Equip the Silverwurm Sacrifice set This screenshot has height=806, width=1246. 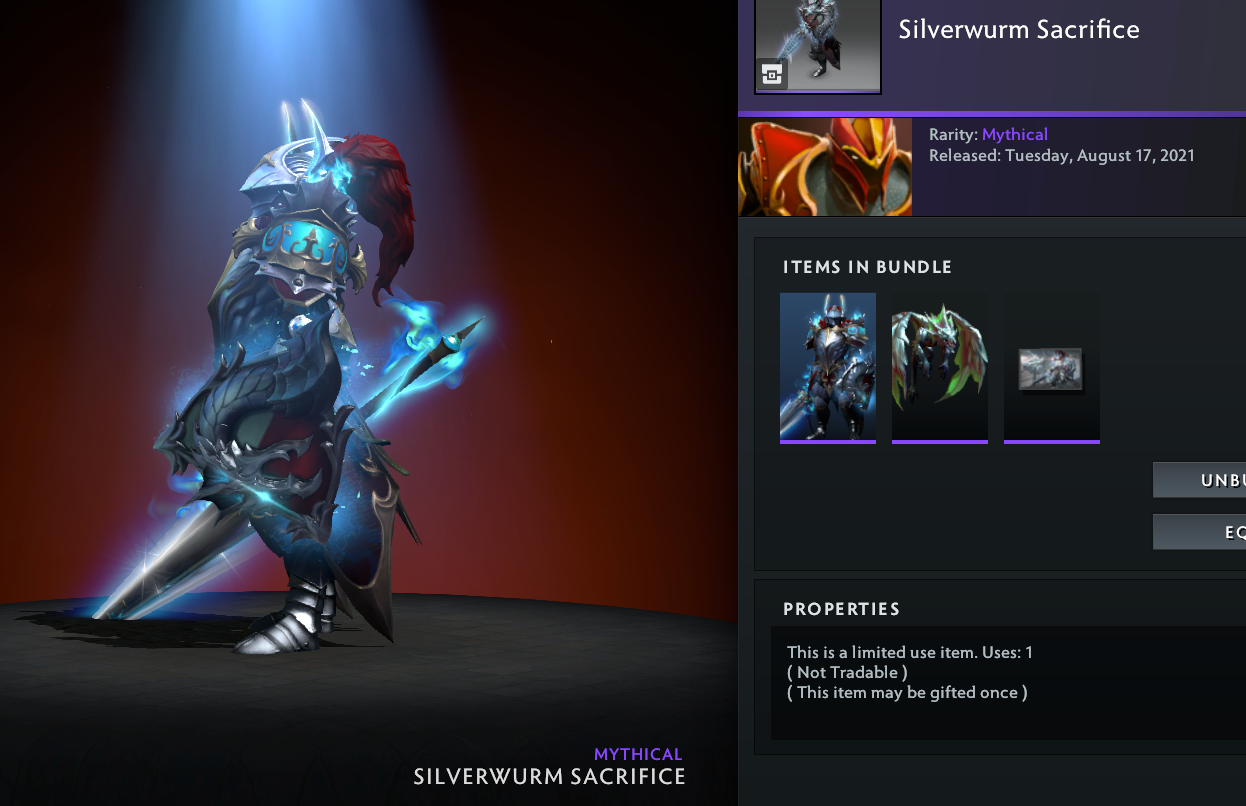(x=1200, y=532)
